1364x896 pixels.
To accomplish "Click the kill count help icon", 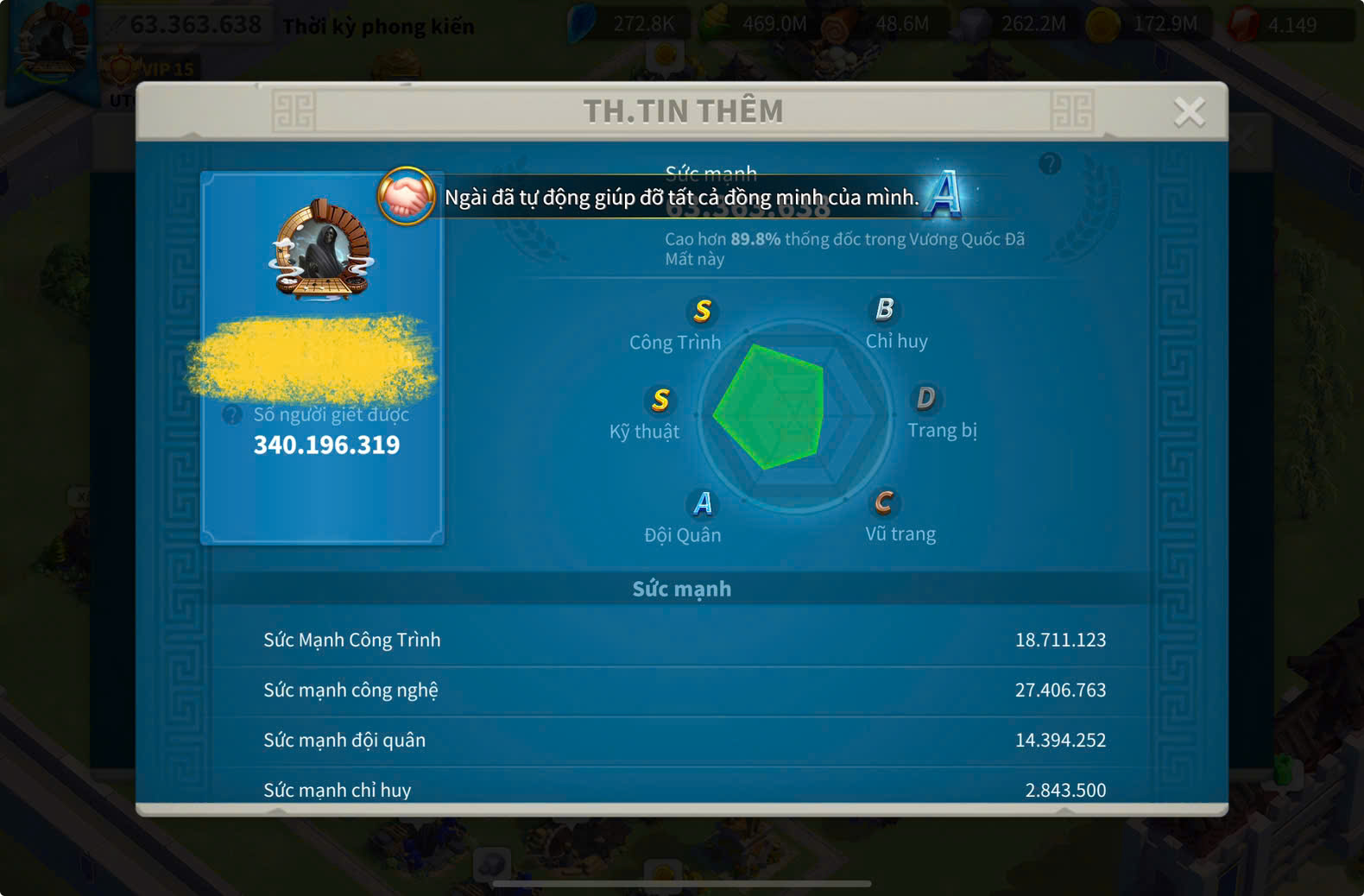I will (x=232, y=415).
